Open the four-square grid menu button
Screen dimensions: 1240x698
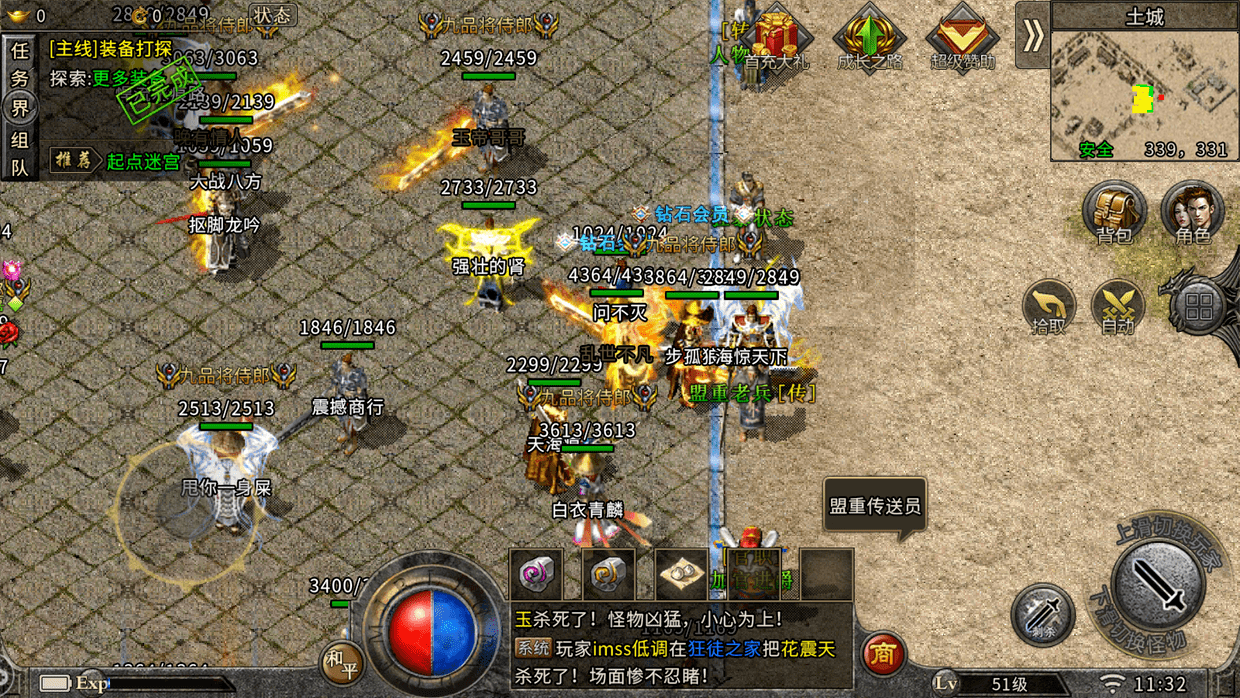tap(1200, 307)
